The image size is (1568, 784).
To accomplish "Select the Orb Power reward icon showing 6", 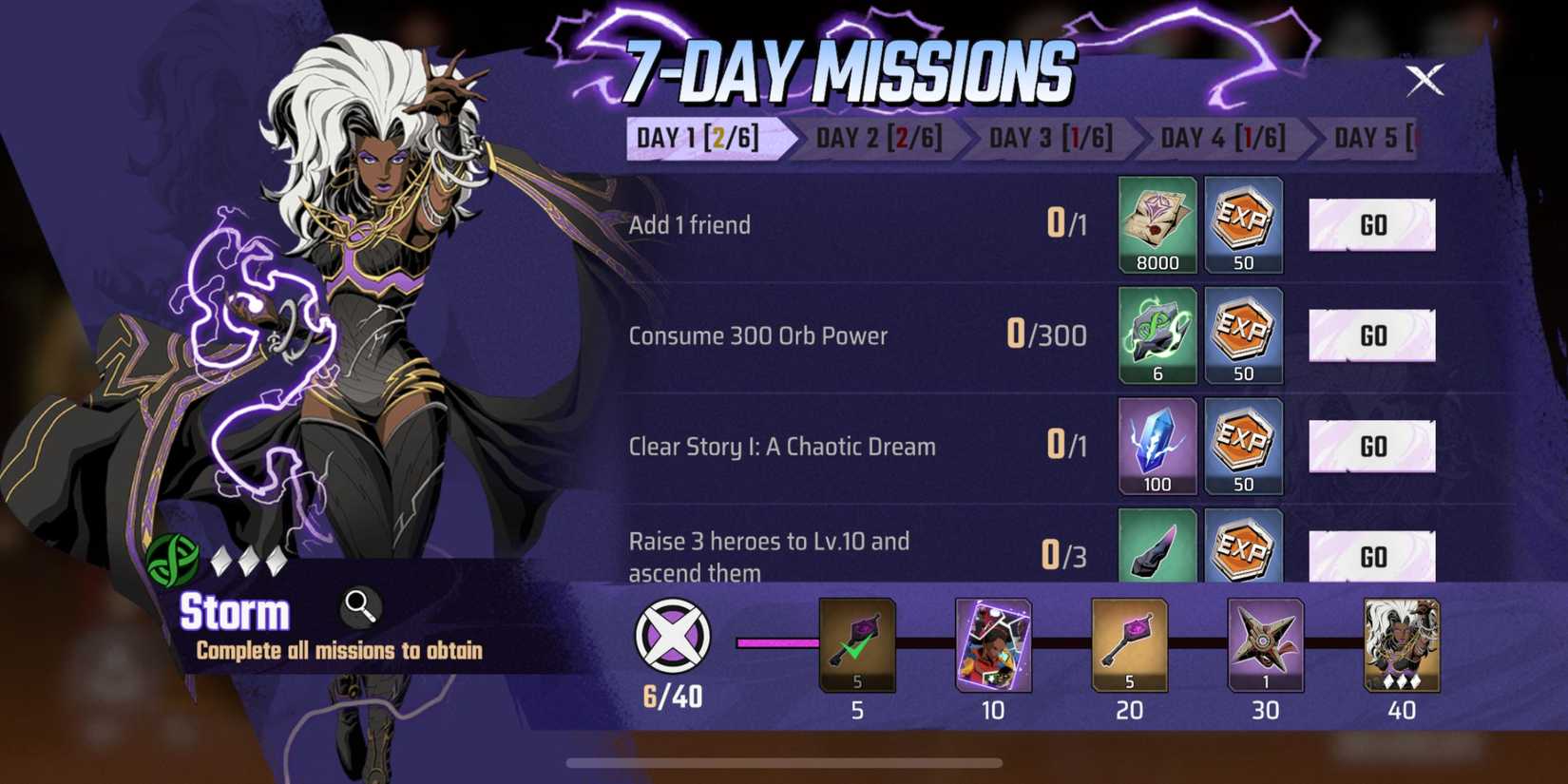I will click(x=1157, y=335).
